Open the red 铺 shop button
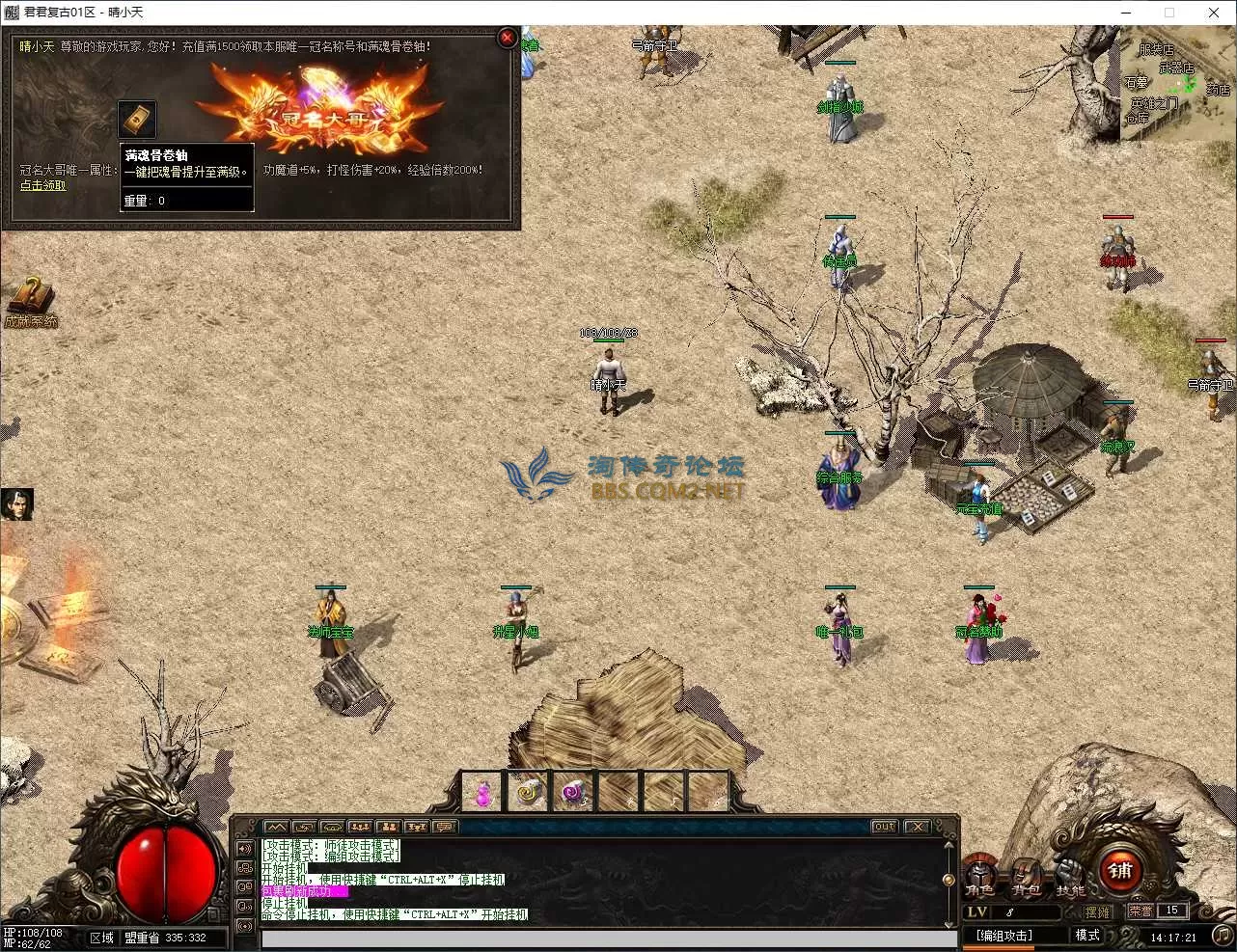 1120,871
